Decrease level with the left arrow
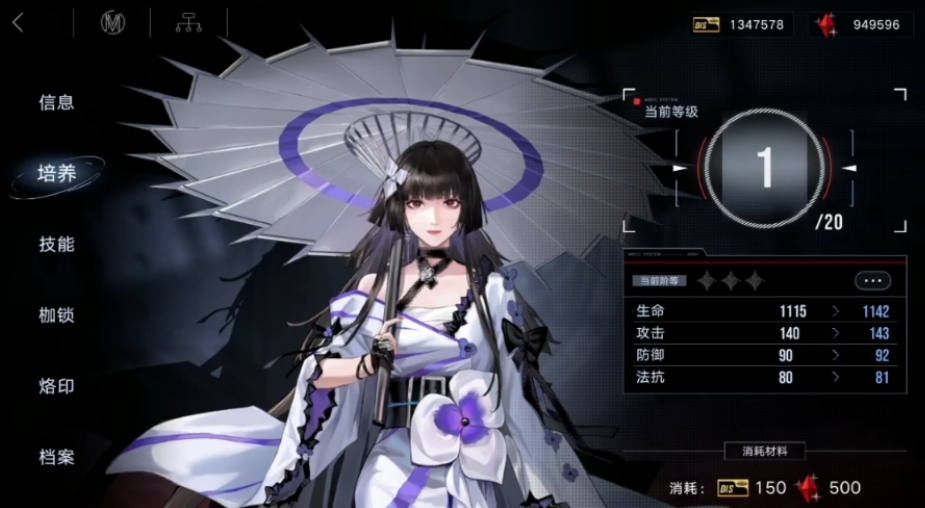Screen dimensions: 925x508 [x=680, y=168]
